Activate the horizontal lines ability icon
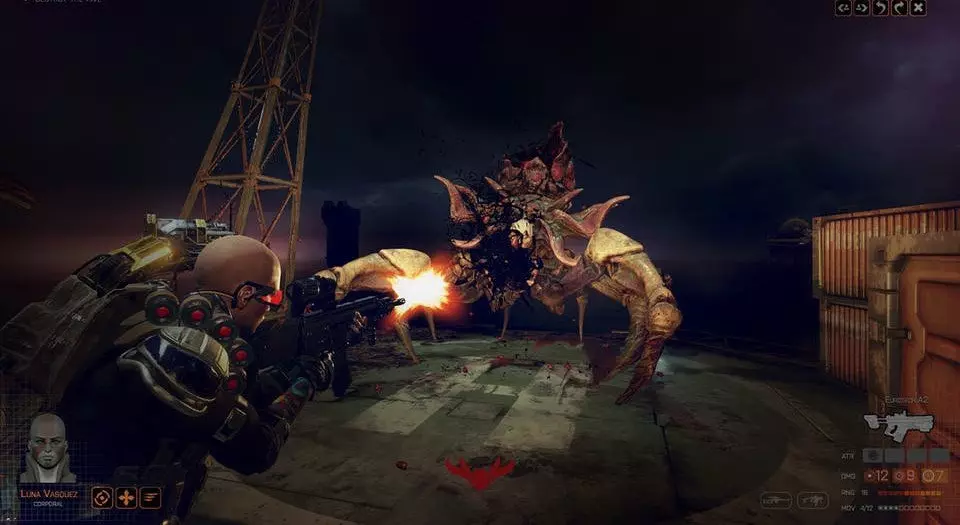 [x=150, y=497]
